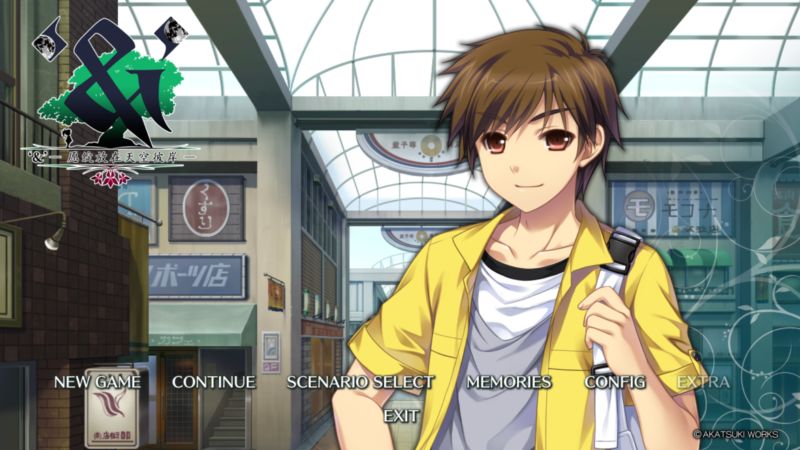Viewport: 800px width, 450px height.
Task: Select the greyed-out Extra option
Action: pyautogui.click(x=703, y=382)
